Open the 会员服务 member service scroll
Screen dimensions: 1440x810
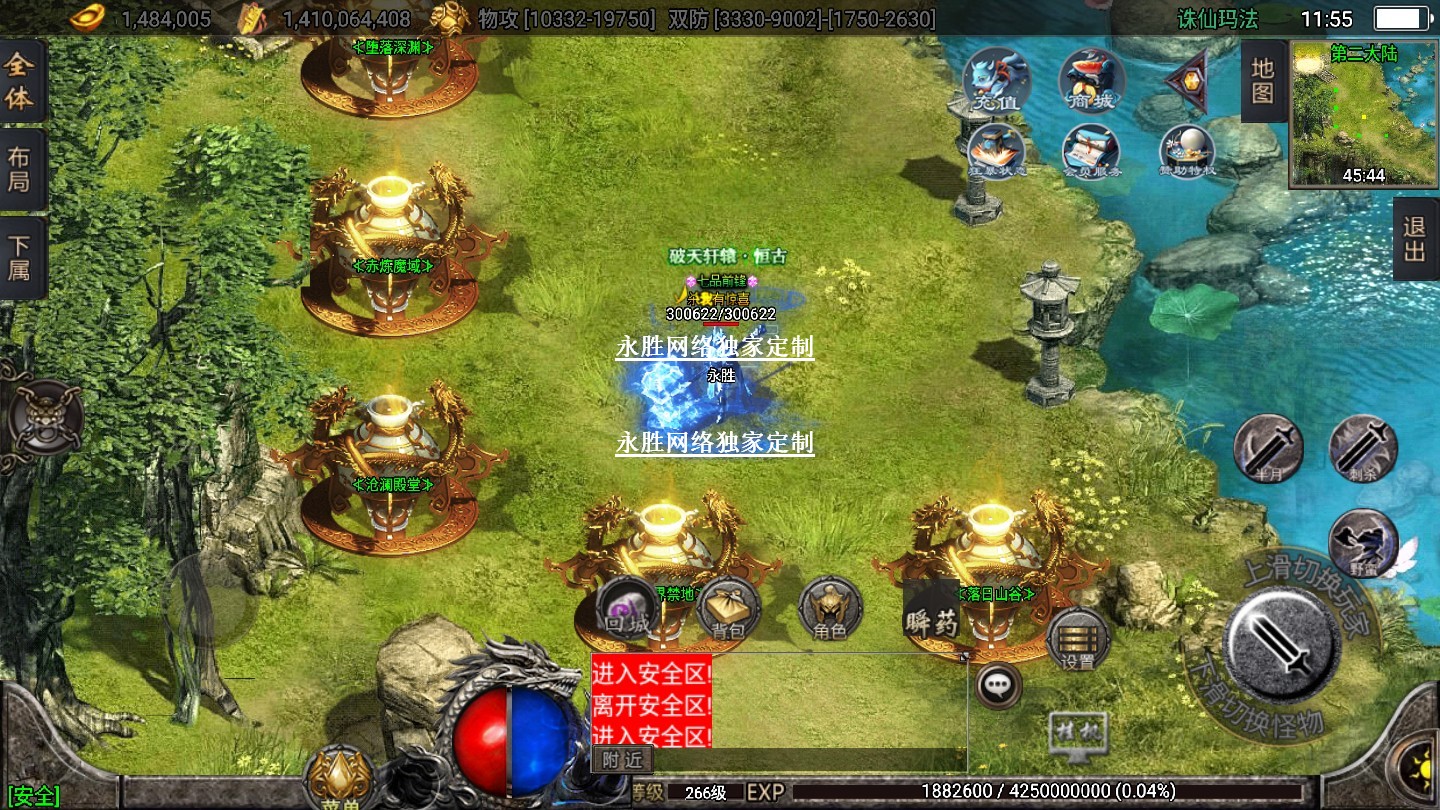click(1091, 152)
